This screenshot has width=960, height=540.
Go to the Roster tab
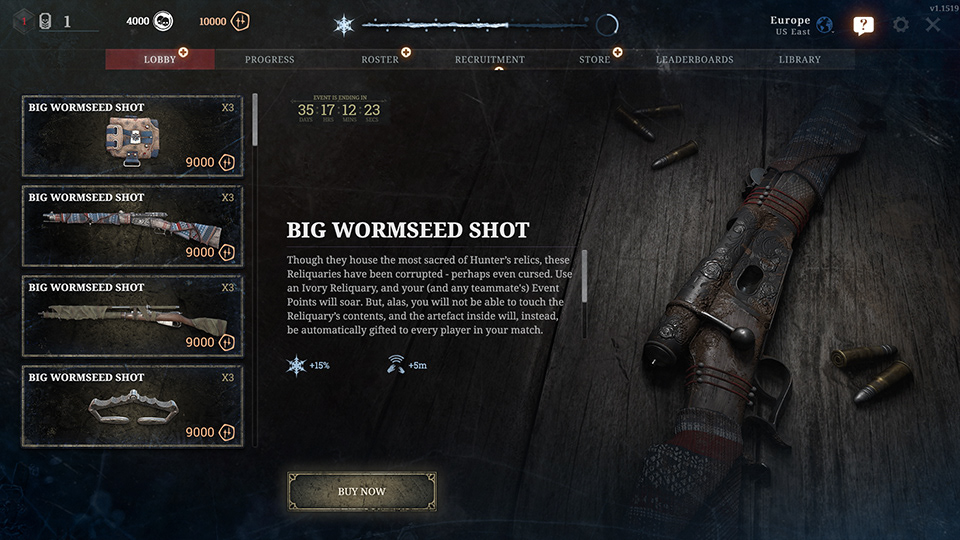point(379,60)
